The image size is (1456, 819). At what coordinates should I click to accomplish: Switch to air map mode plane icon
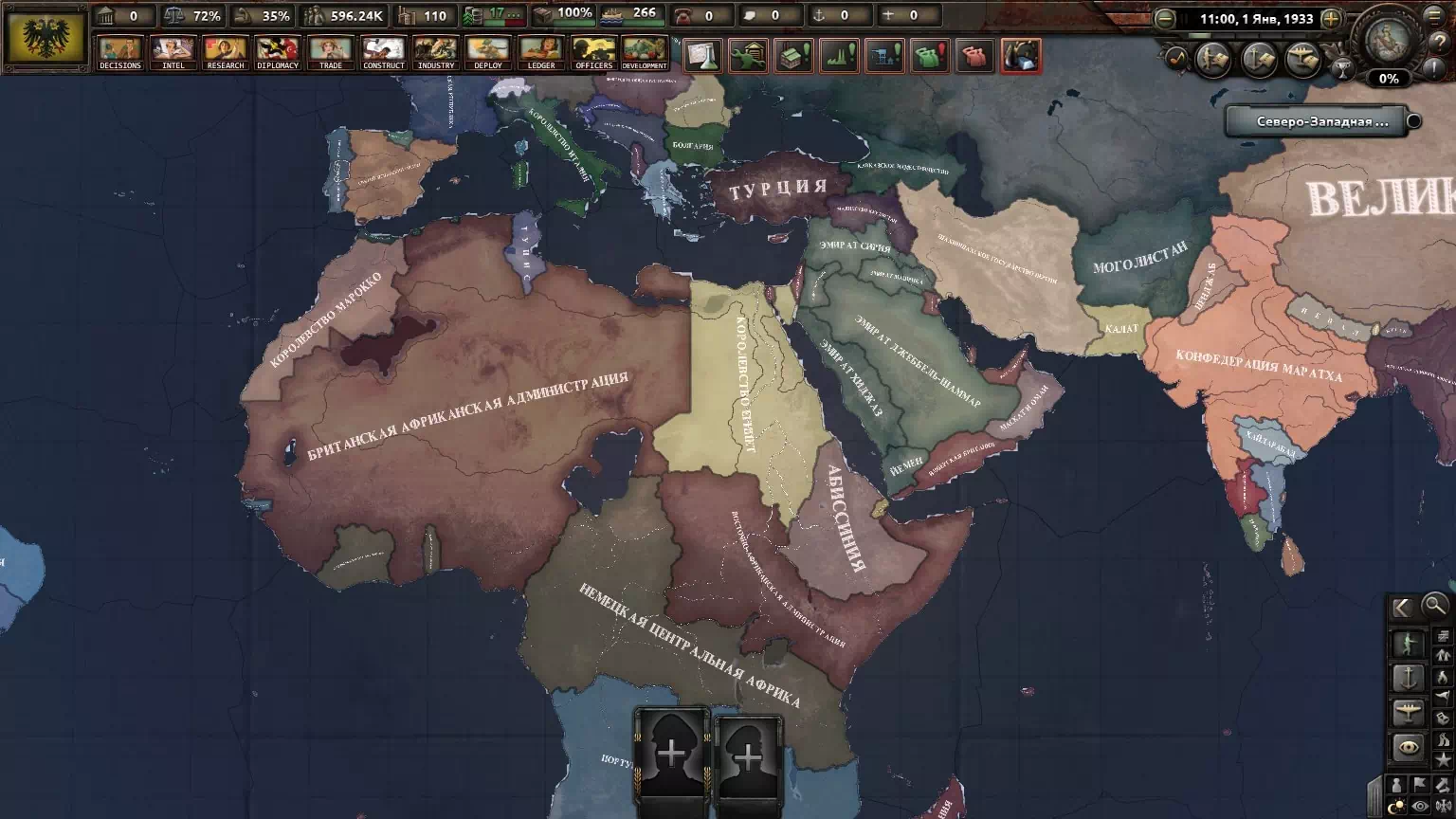[x=1408, y=712]
